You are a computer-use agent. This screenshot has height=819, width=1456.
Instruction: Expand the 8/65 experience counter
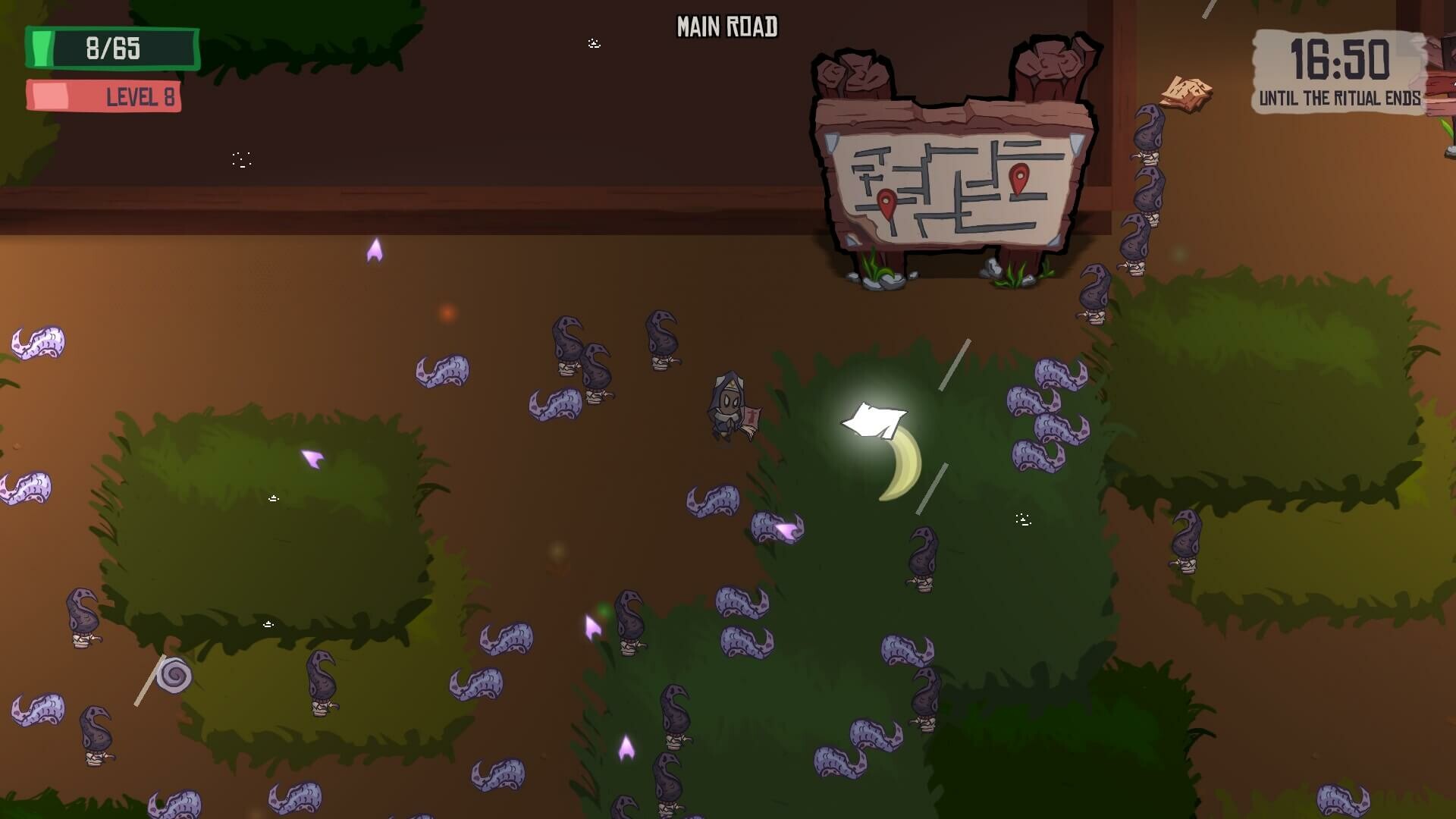click(112, 49)
